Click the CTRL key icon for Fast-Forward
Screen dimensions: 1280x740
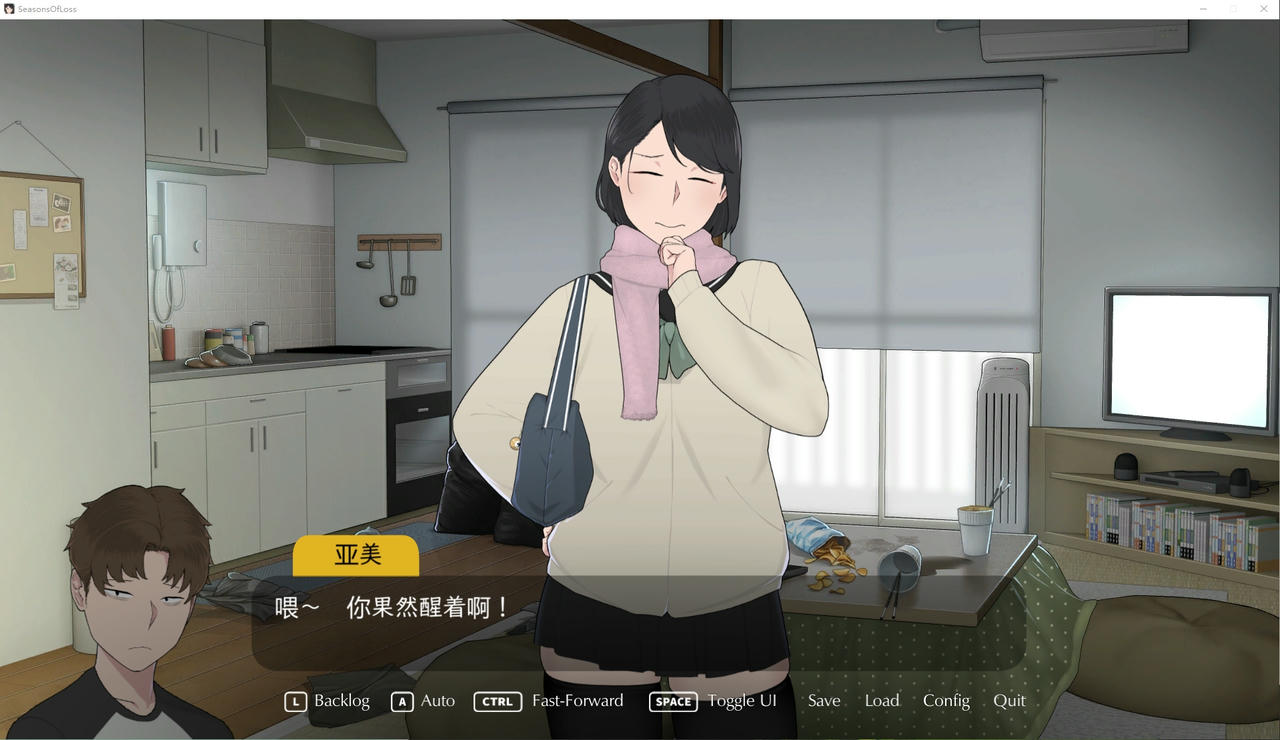coord(497,701)
